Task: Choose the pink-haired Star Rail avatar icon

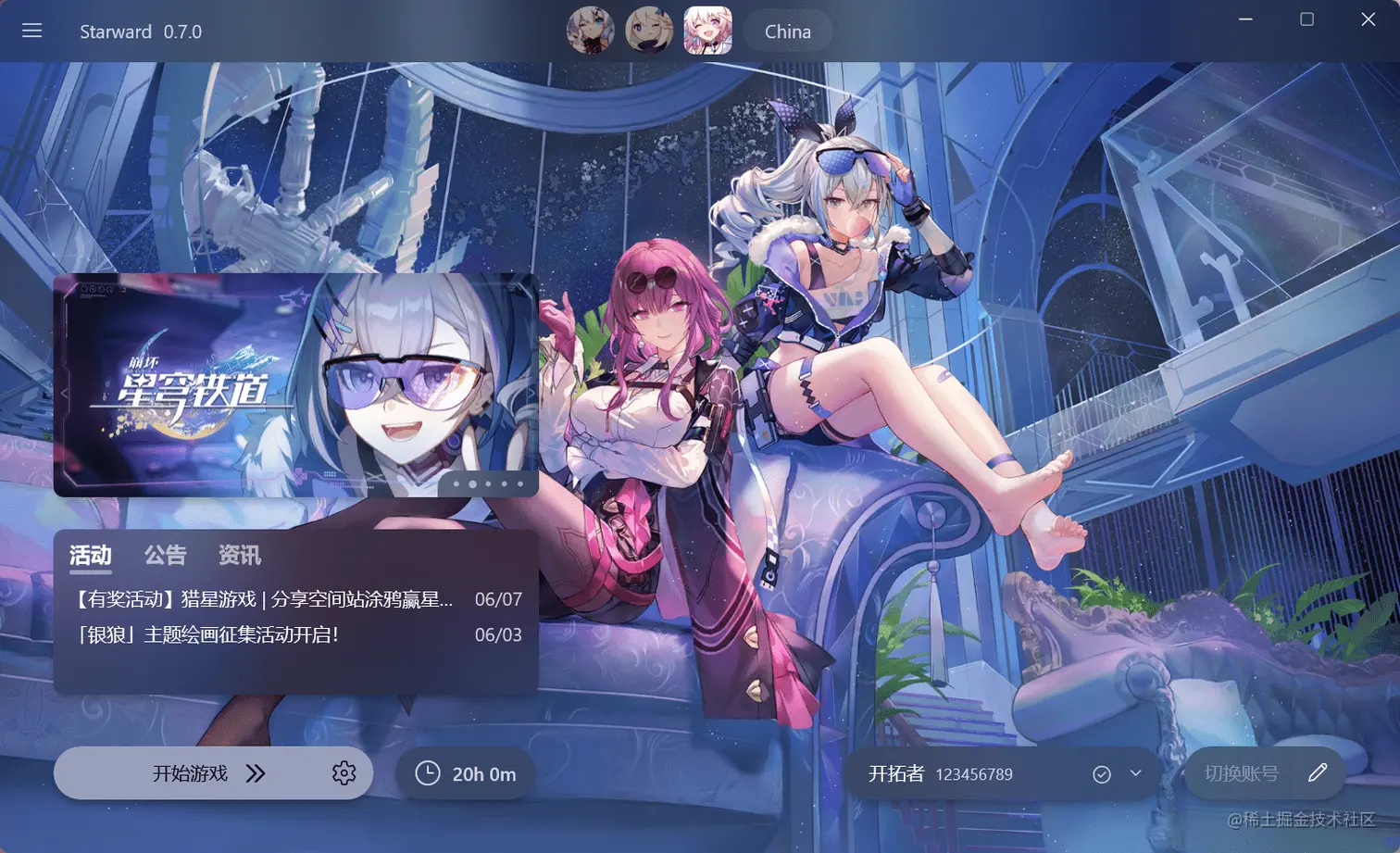Action: [x=707, y=31]
